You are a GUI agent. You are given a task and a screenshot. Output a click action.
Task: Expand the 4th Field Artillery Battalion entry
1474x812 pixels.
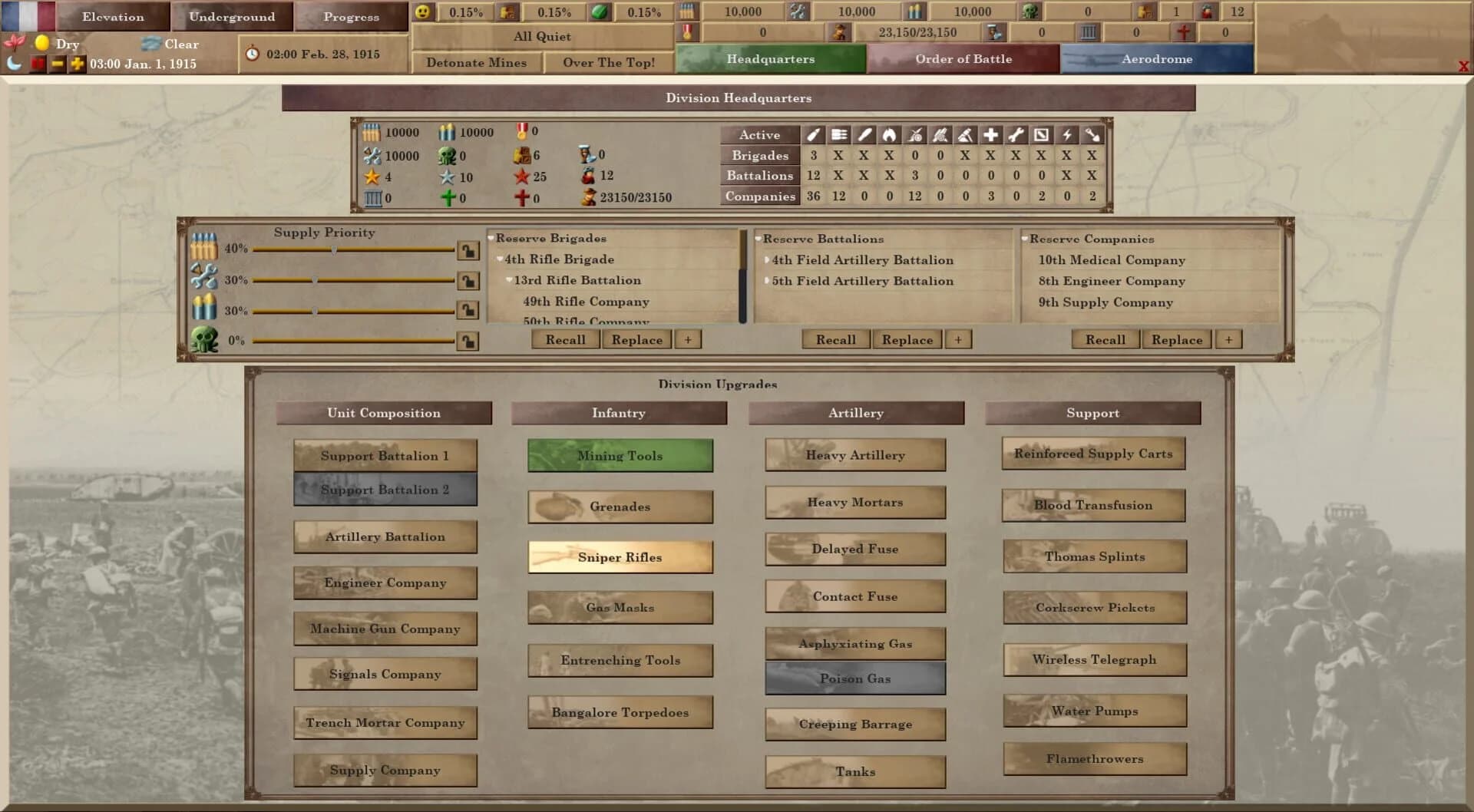pos(766,260)
